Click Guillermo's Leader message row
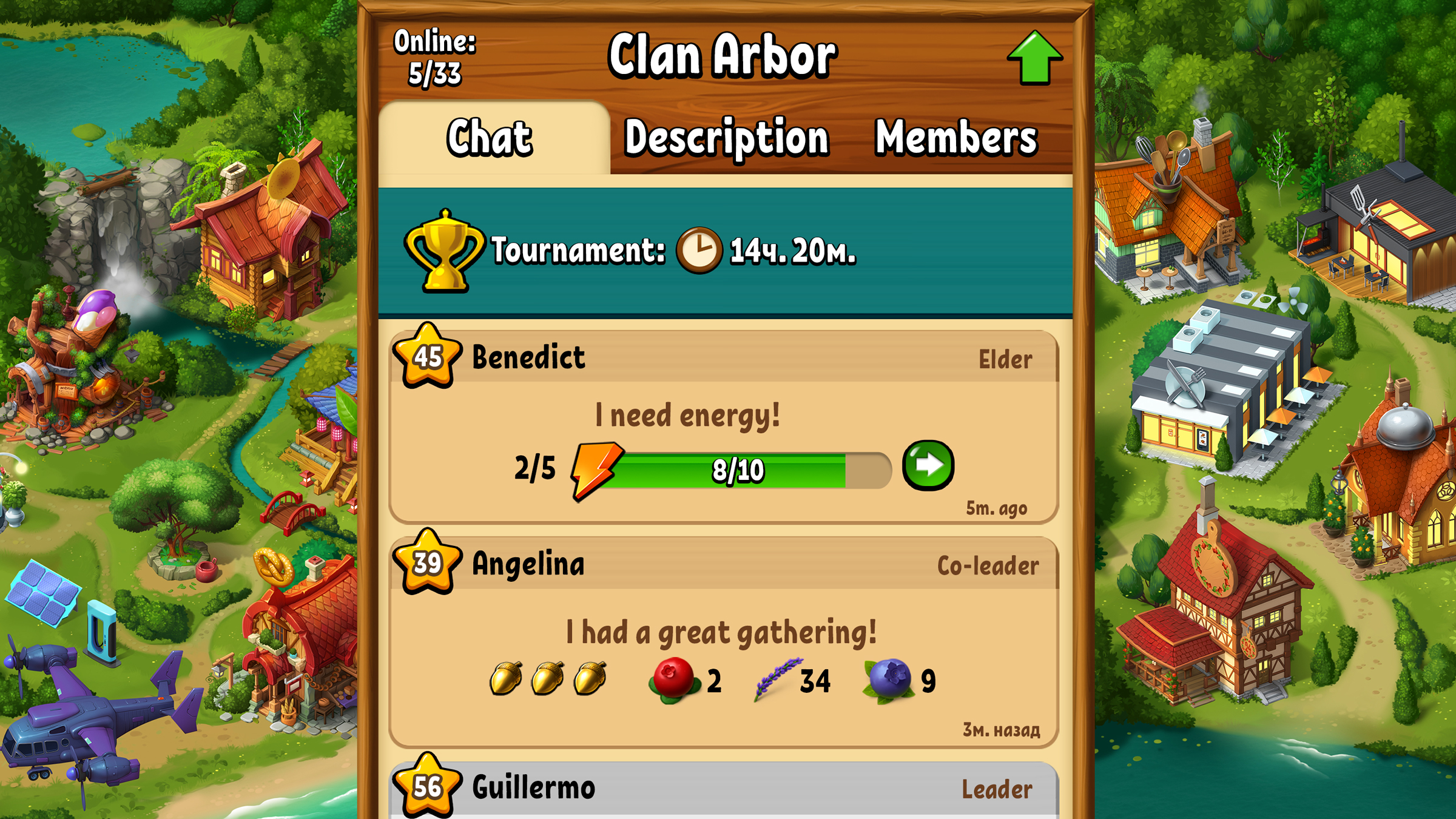1456x819 pixels. 728,787
